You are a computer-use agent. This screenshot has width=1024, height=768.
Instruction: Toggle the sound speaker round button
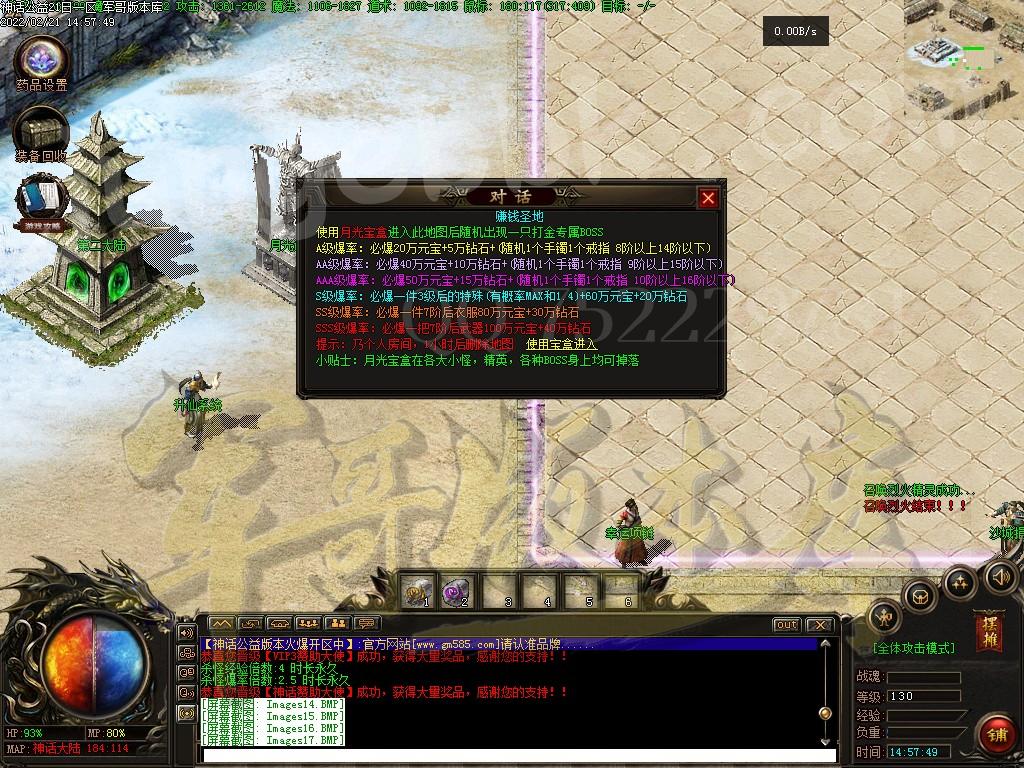click(x=1001, y=576)
